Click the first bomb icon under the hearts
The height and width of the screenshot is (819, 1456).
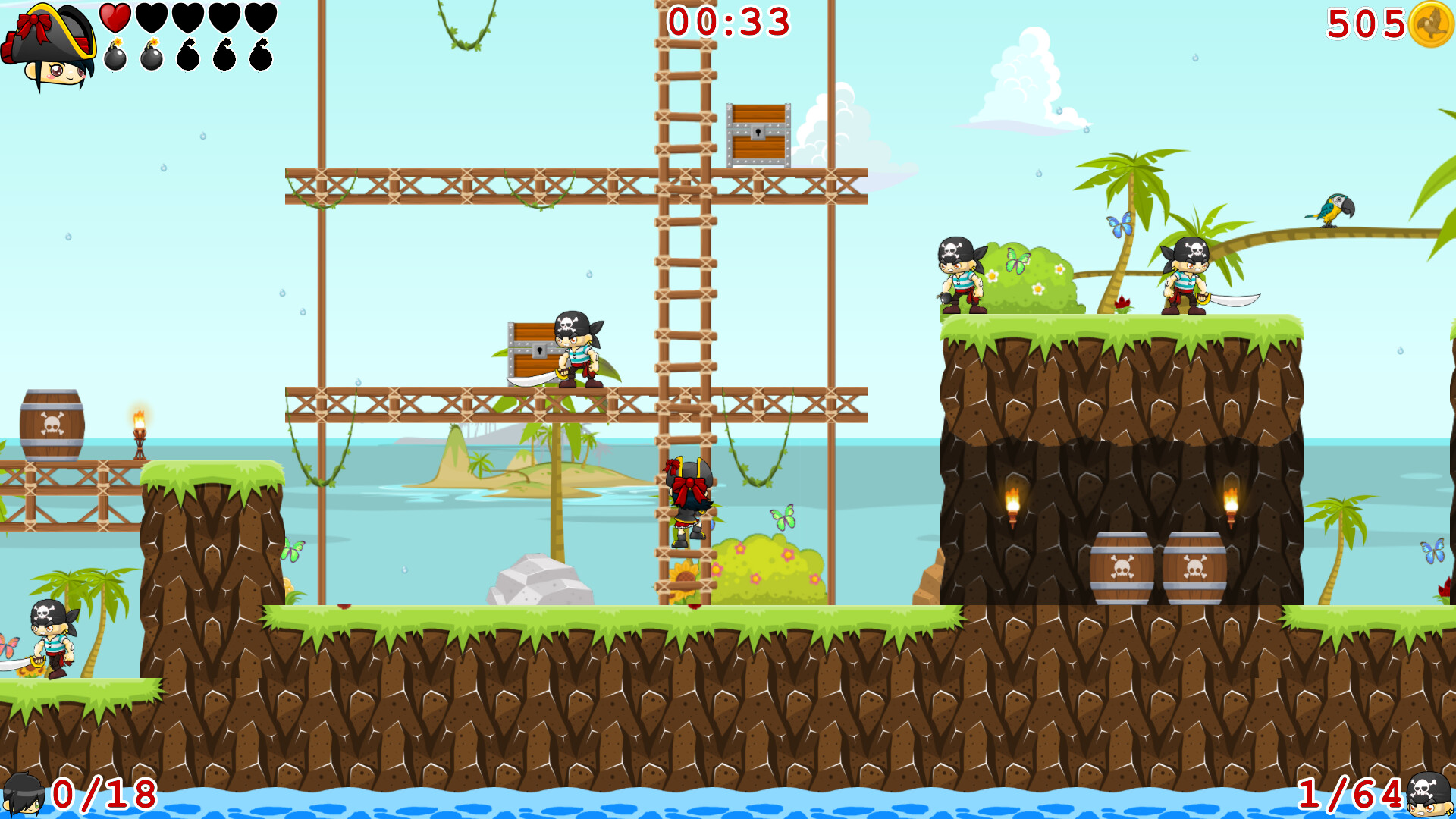[115, 55]
